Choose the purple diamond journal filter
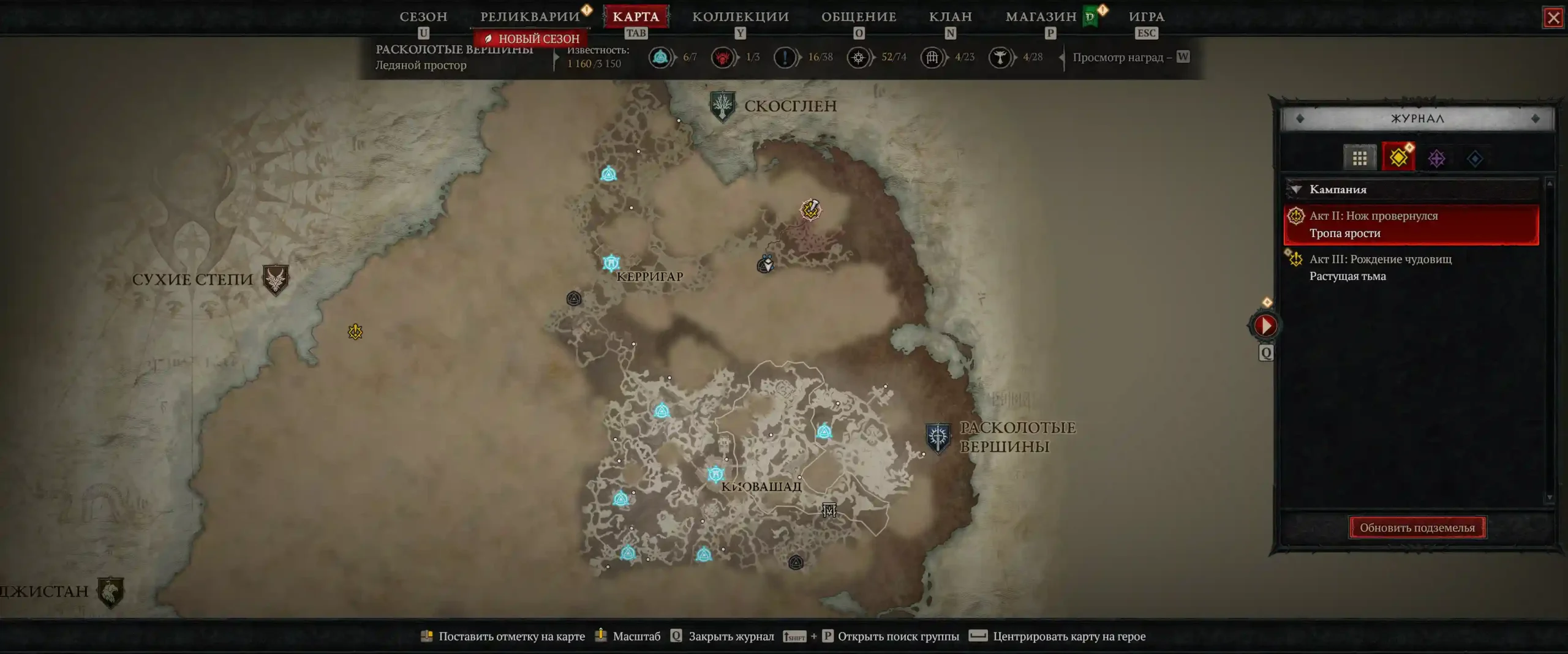 tap(1436, 159)
